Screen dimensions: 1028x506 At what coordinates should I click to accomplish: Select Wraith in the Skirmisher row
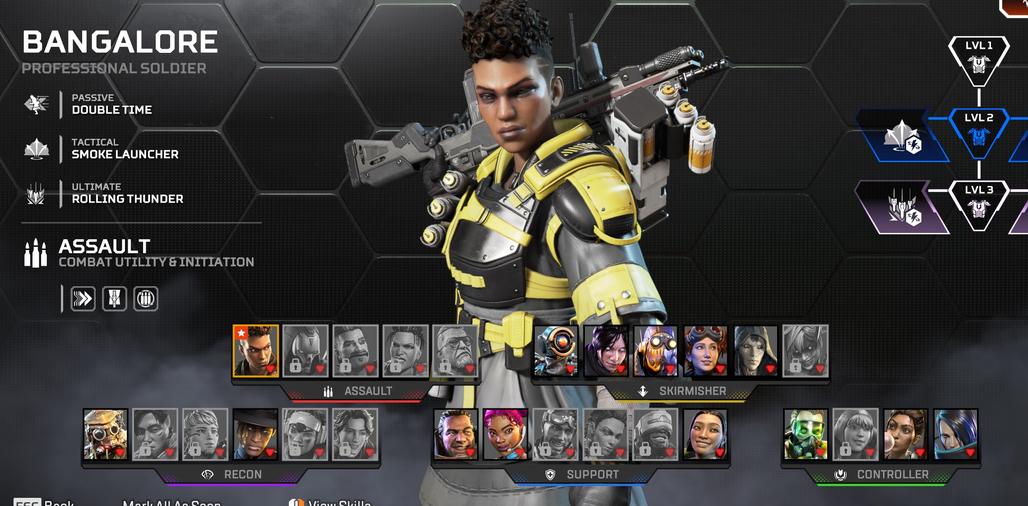606,351
